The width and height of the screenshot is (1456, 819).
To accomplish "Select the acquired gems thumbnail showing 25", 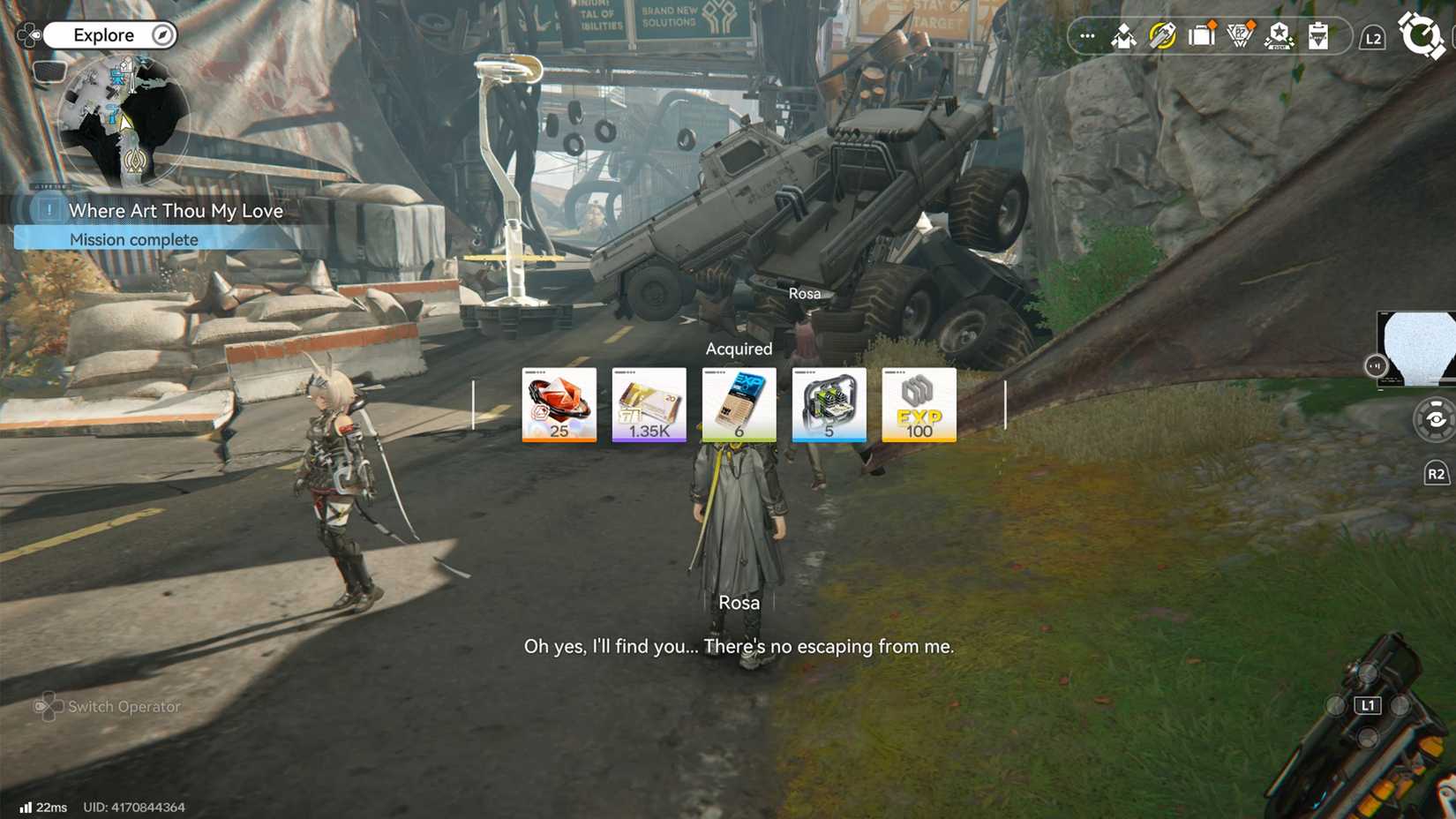I will (x=559, y=404).
